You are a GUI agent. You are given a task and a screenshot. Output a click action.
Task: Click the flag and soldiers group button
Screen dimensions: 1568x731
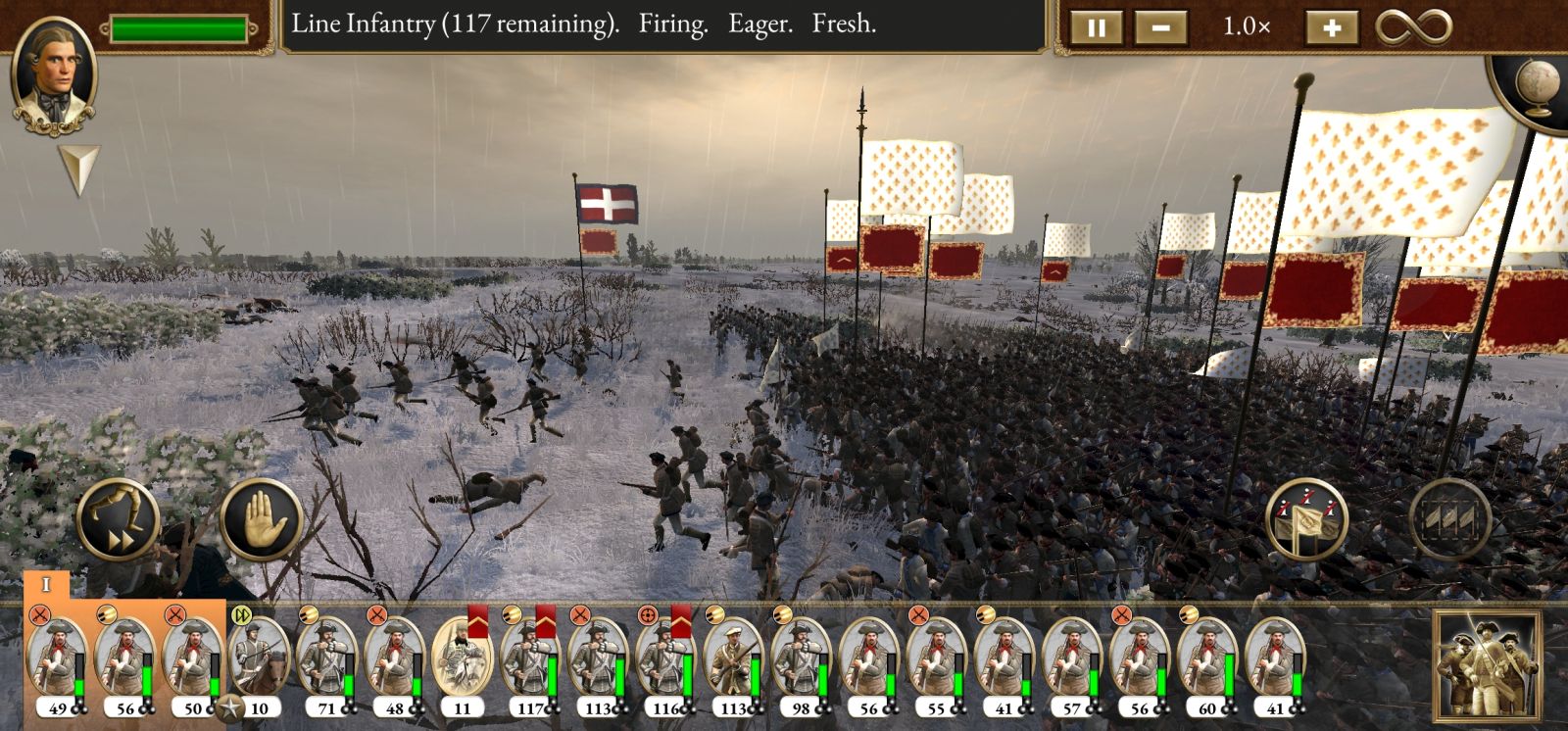[1306, 519]
